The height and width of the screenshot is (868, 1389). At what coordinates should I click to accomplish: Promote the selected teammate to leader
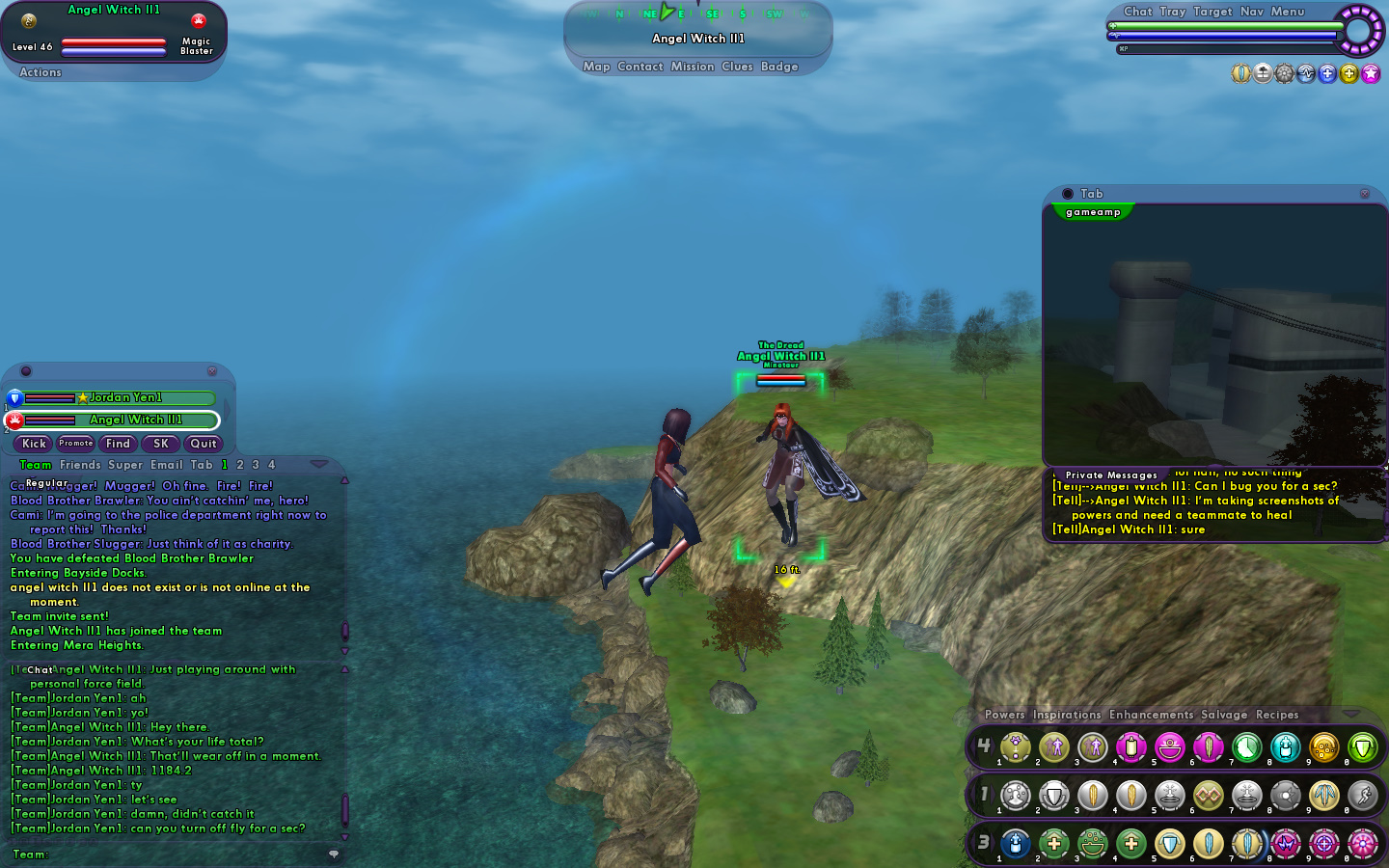[x=75, y=444]
